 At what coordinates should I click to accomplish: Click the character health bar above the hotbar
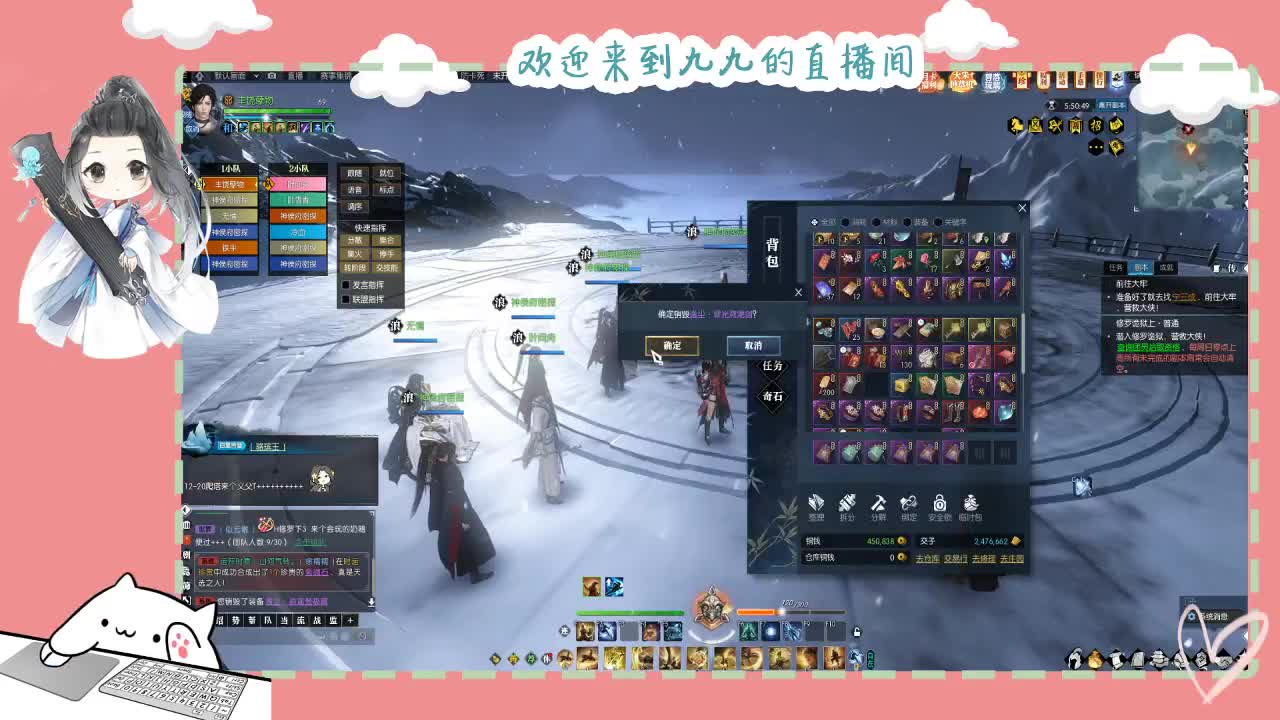tap(630, 612)
